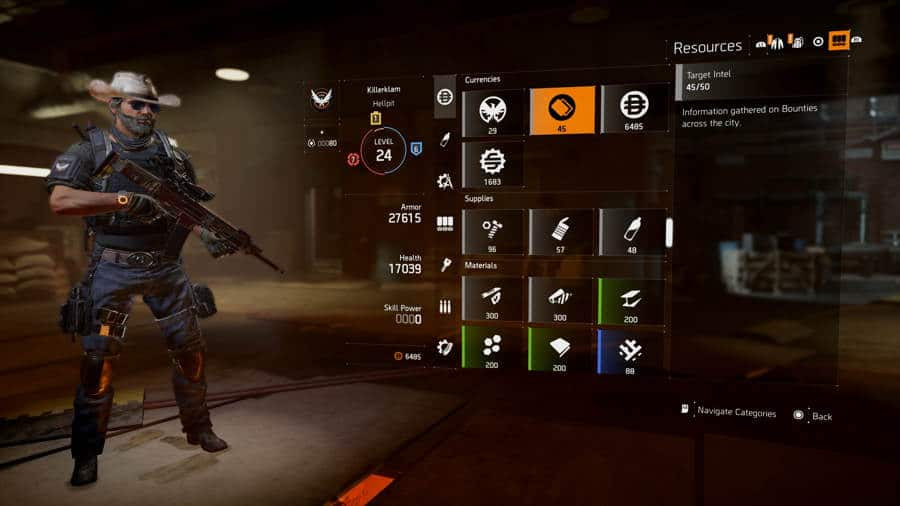Open the Currencies category in the sidebar
900x506 pixels.
[445, 96]
